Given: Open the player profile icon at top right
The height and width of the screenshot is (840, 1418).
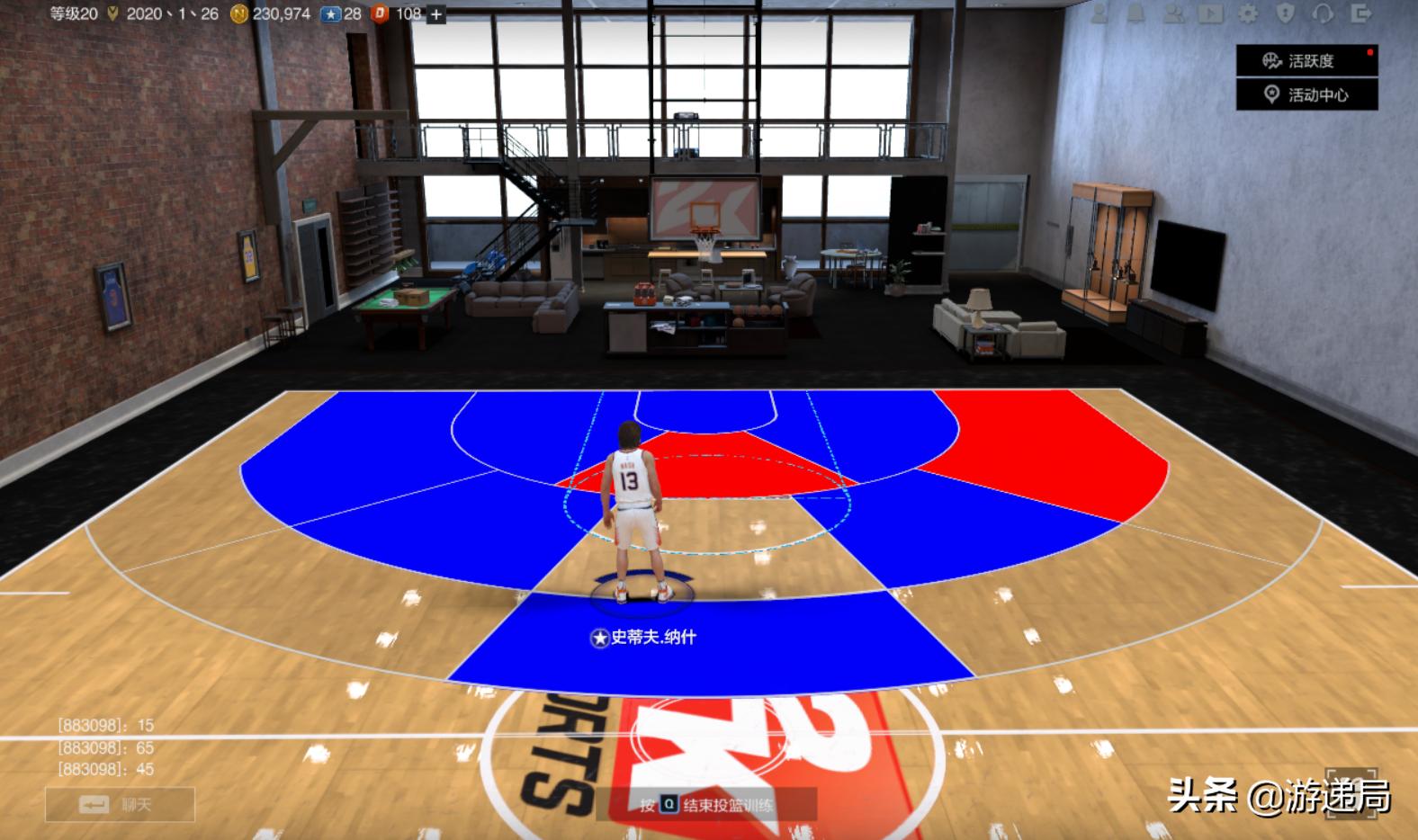Looking at the screenshot, I should pos(1099,14).
